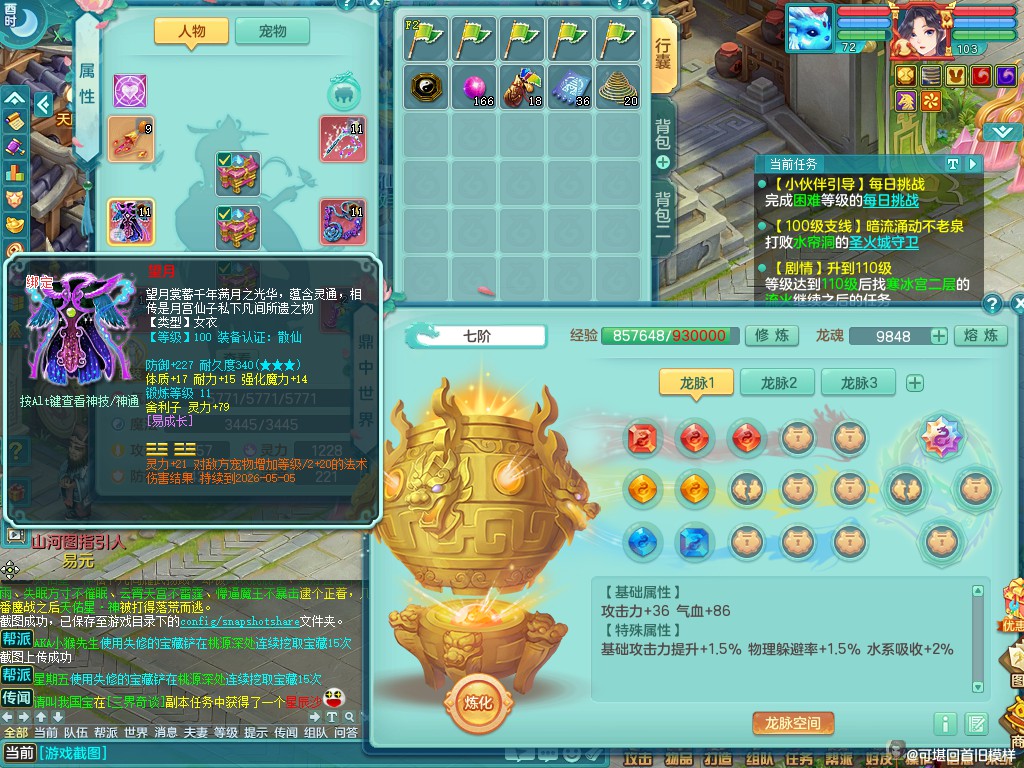Viewport: 1024px width, 768px height.
Task: Click the 熔炼 button
Action: coord(980,336)
